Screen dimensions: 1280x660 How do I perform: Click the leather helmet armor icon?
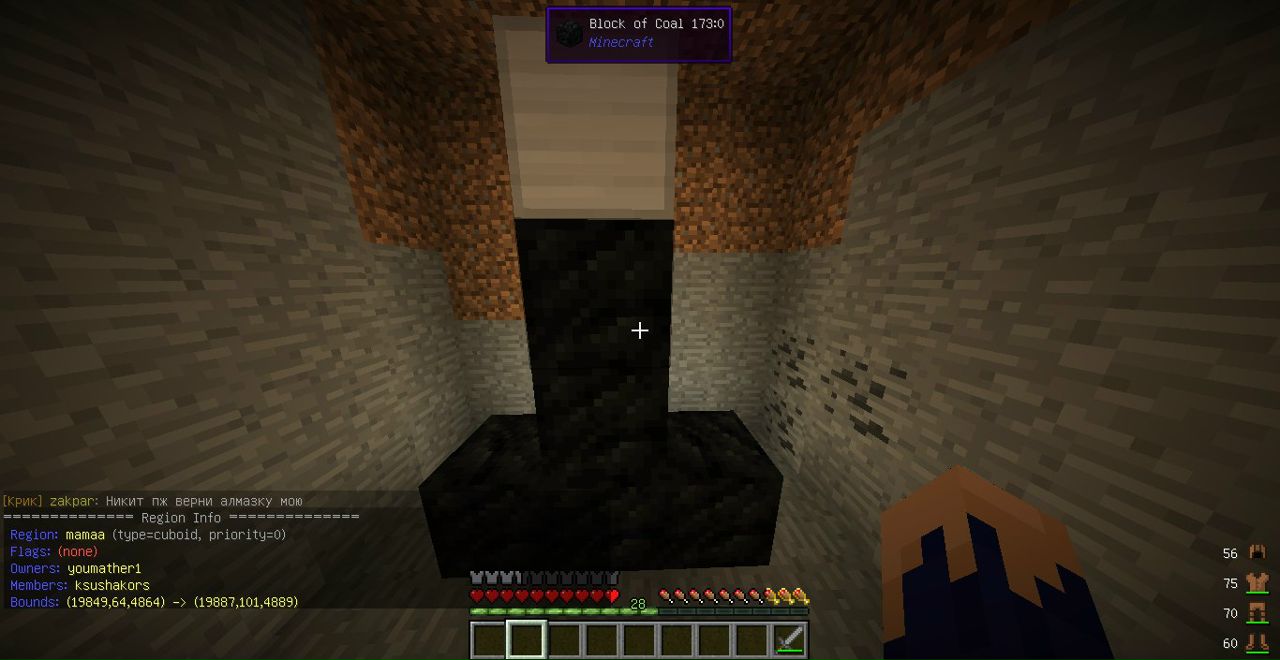point(1257,552)
